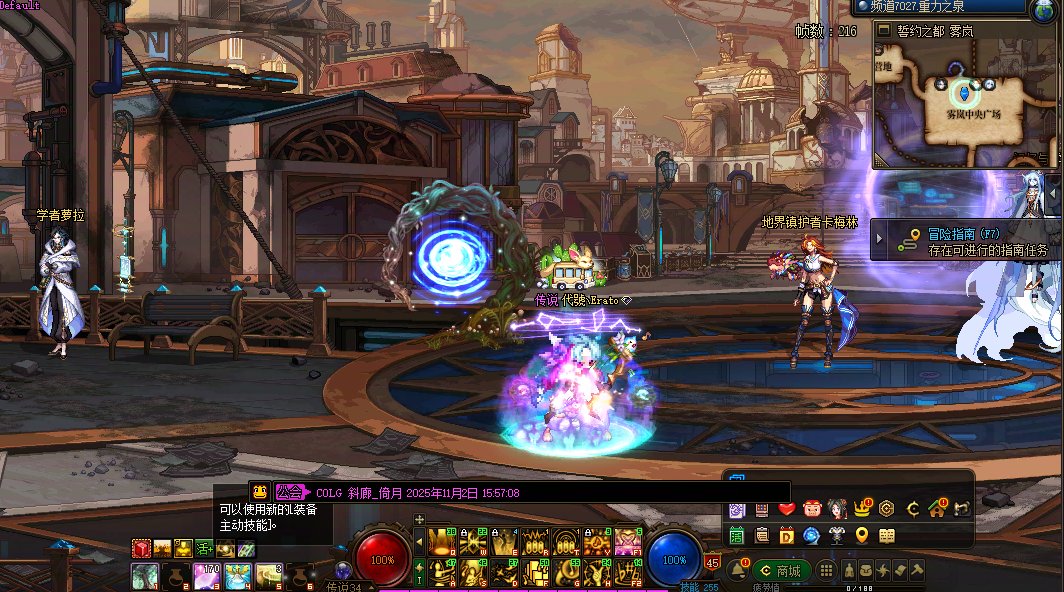The width and height of the screenshot is (1064, 592).
Task: Open the open book icon
Action: click(x=887, y=536)
